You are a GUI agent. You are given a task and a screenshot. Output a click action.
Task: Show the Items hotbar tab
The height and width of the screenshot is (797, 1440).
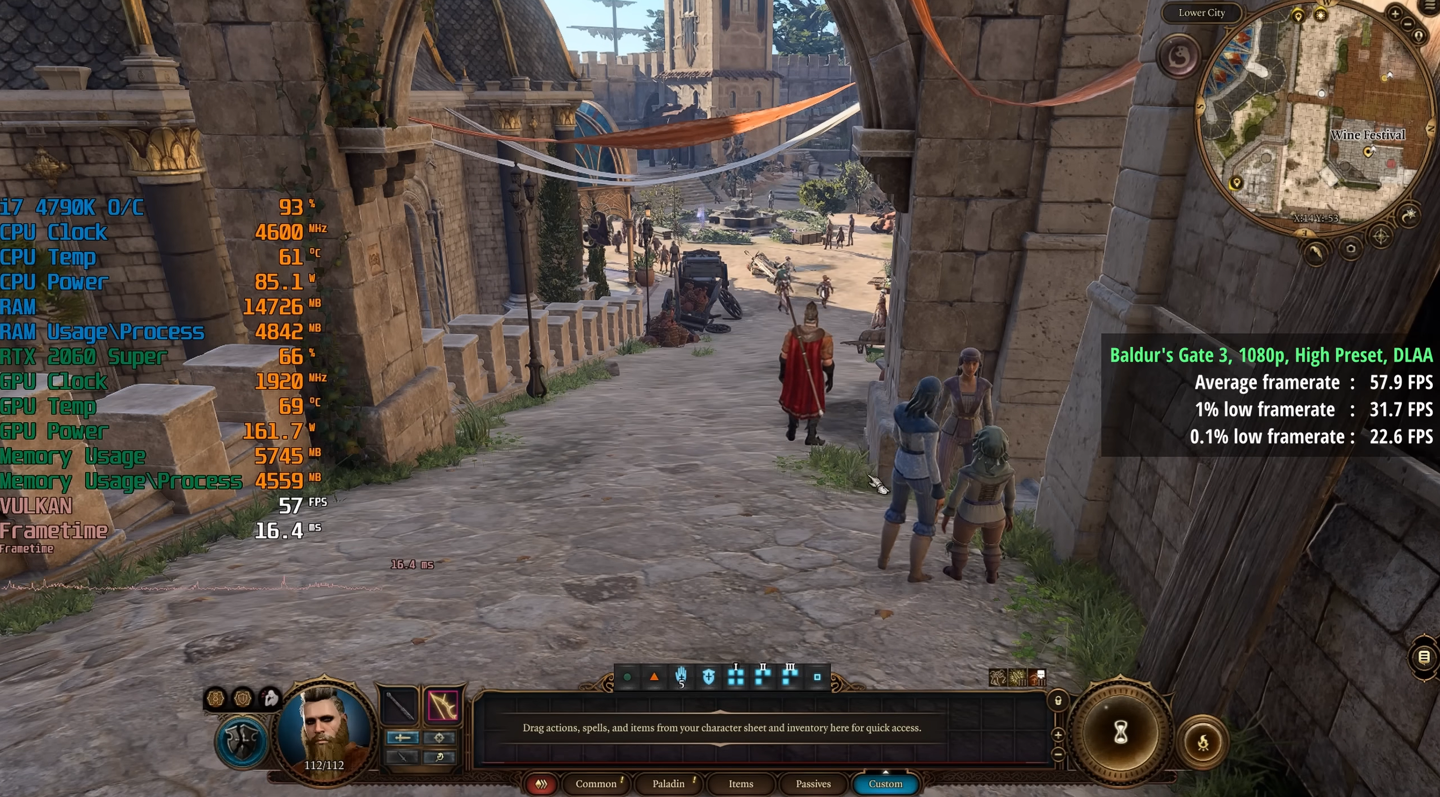point(741,784)
